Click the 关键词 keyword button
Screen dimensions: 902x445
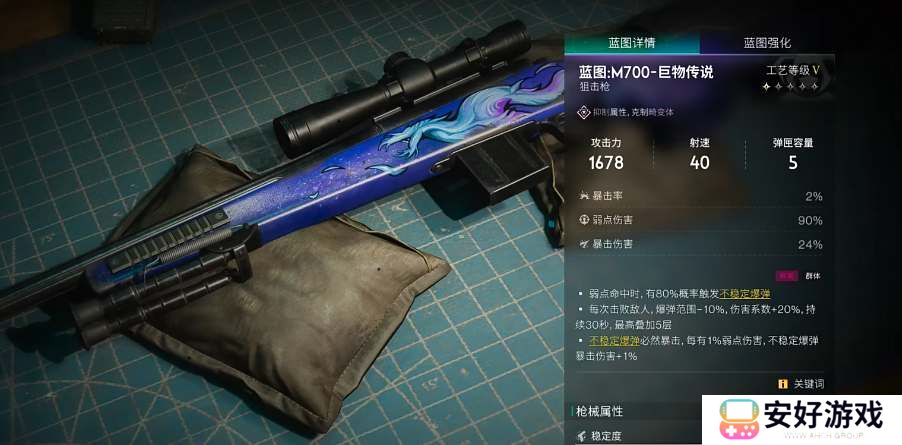[803, 384]
